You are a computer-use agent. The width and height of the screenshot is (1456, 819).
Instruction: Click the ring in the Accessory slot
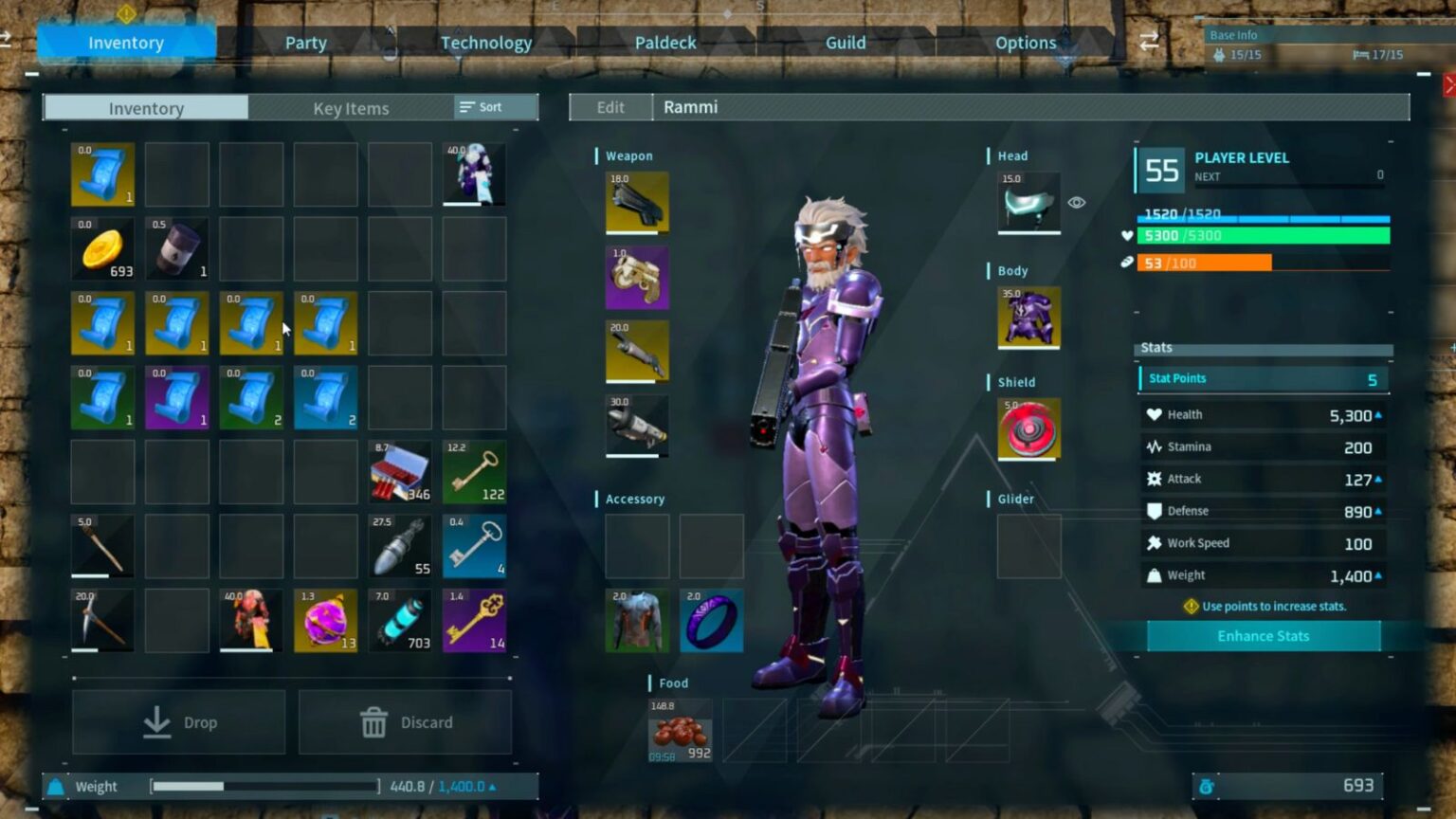(711, 621)
